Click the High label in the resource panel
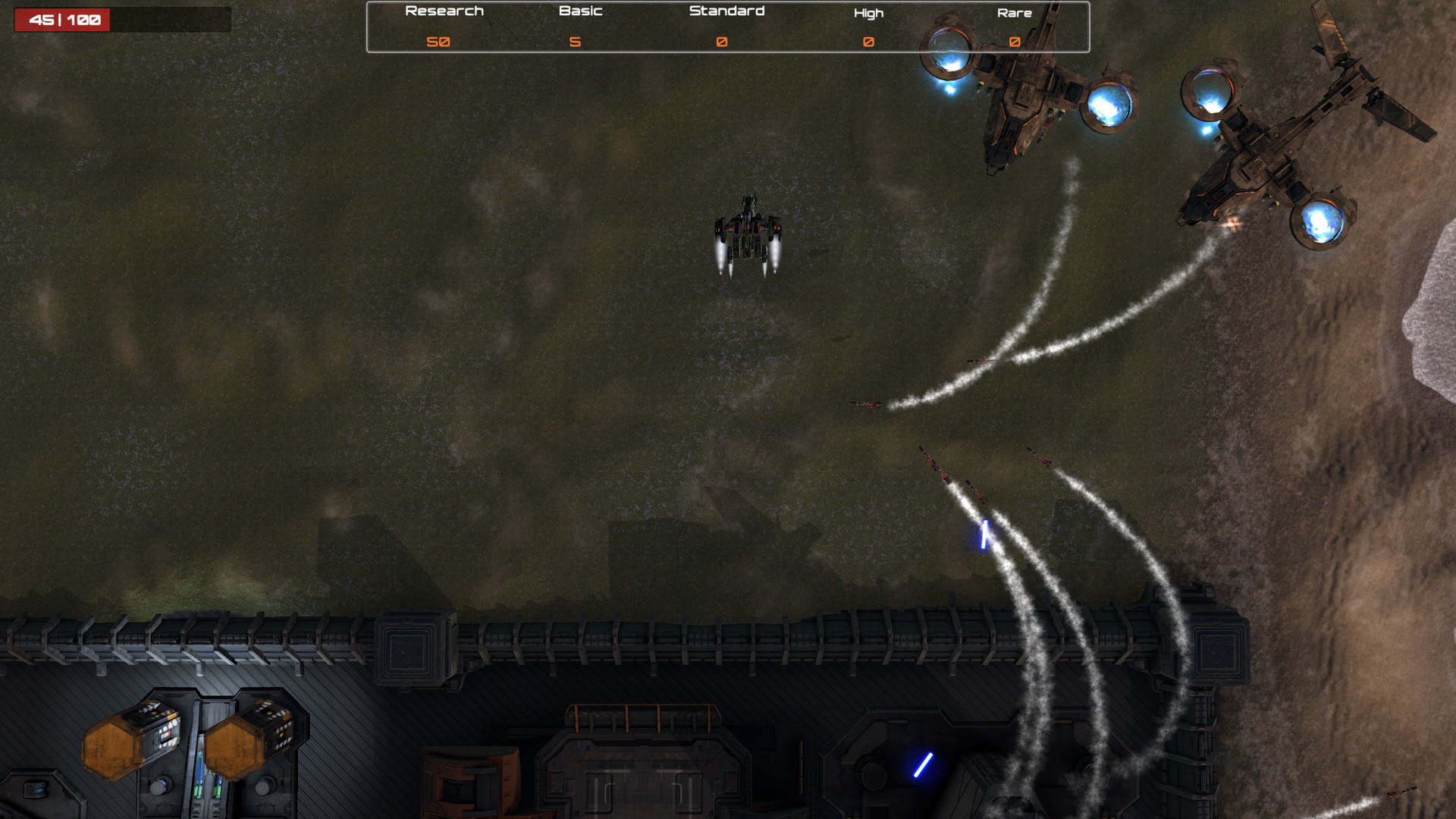 869,12
